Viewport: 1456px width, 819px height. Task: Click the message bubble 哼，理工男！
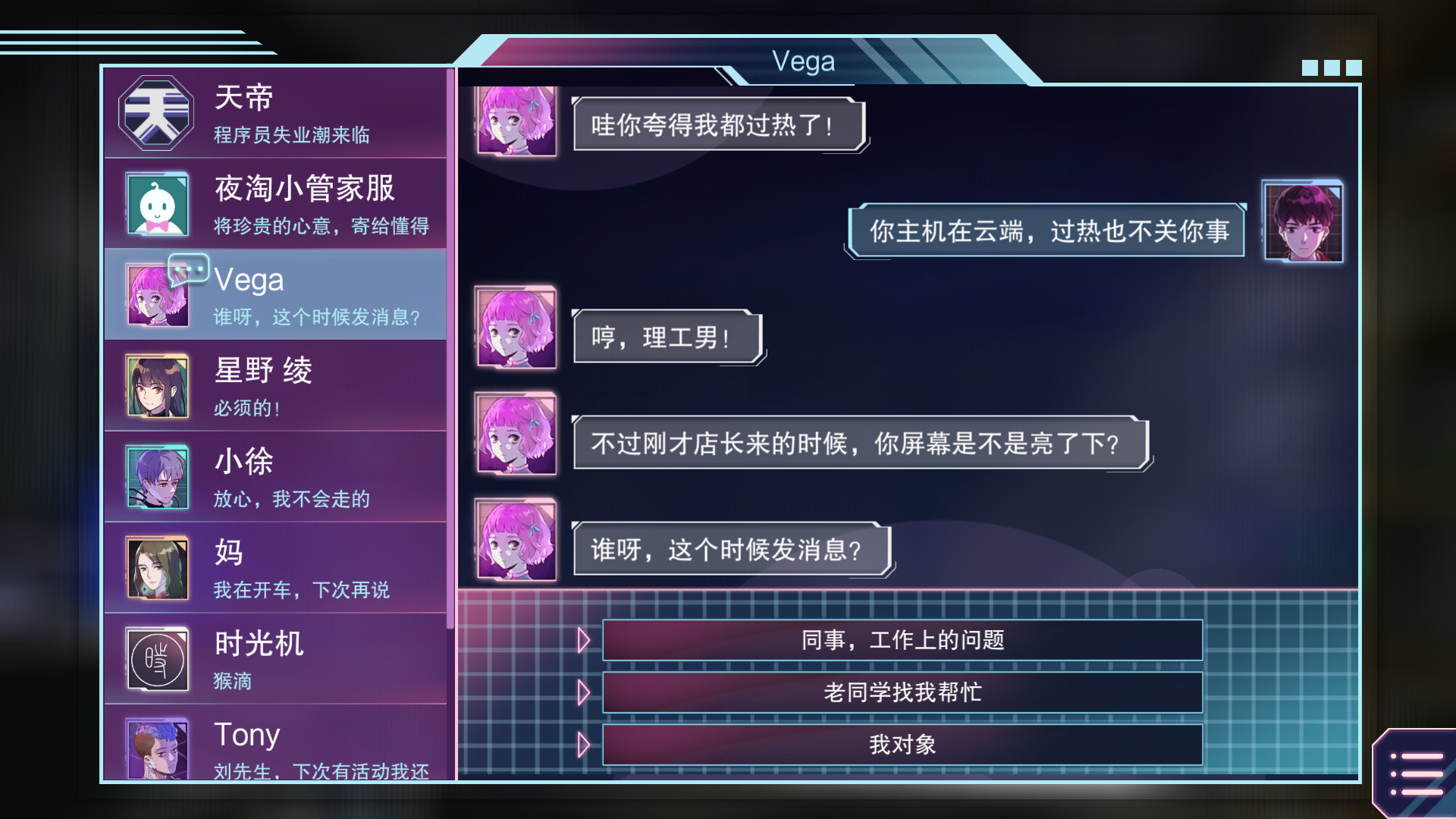point(666,339)
